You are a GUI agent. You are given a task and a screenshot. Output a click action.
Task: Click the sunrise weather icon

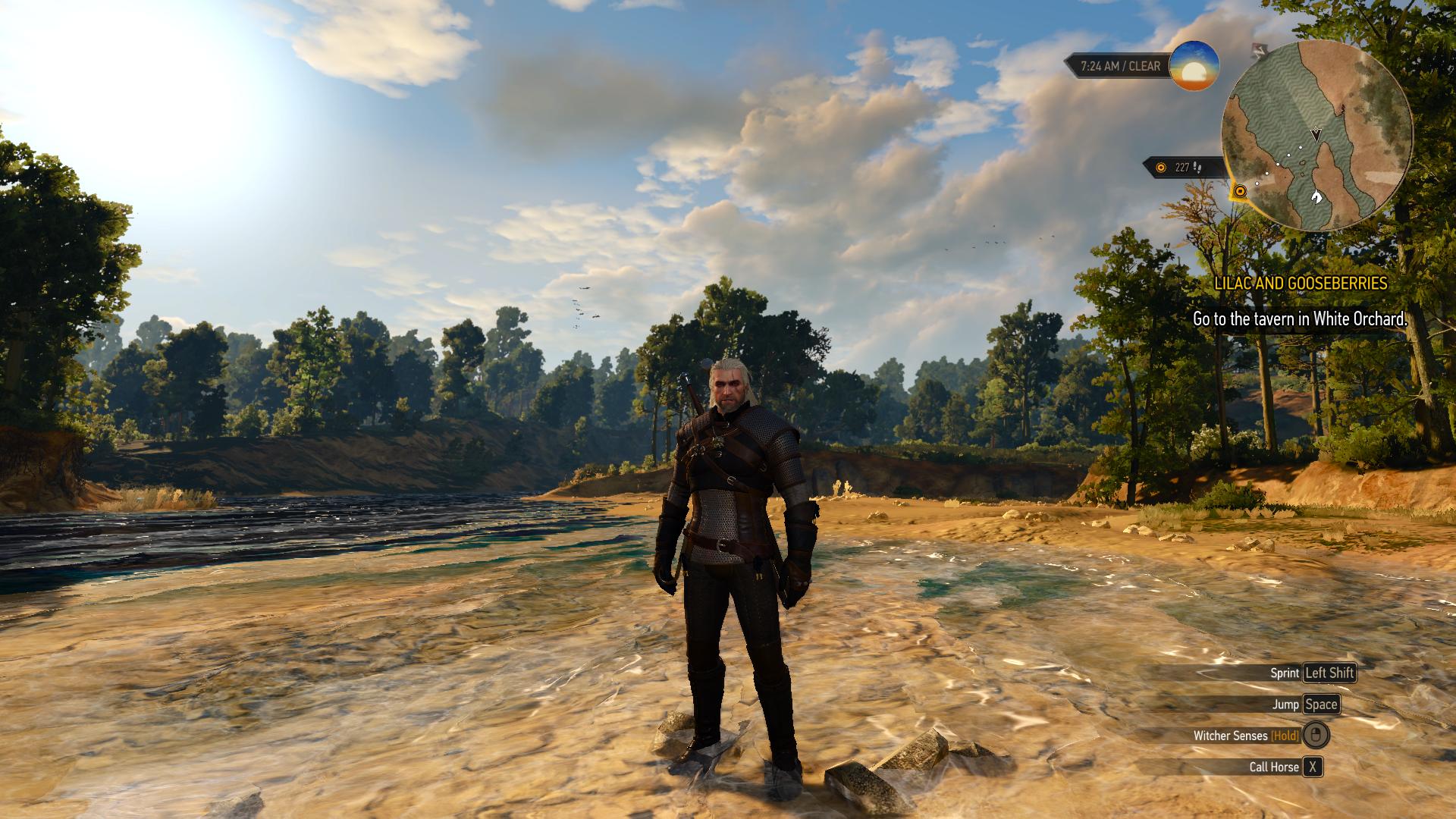pos(1194,66)
